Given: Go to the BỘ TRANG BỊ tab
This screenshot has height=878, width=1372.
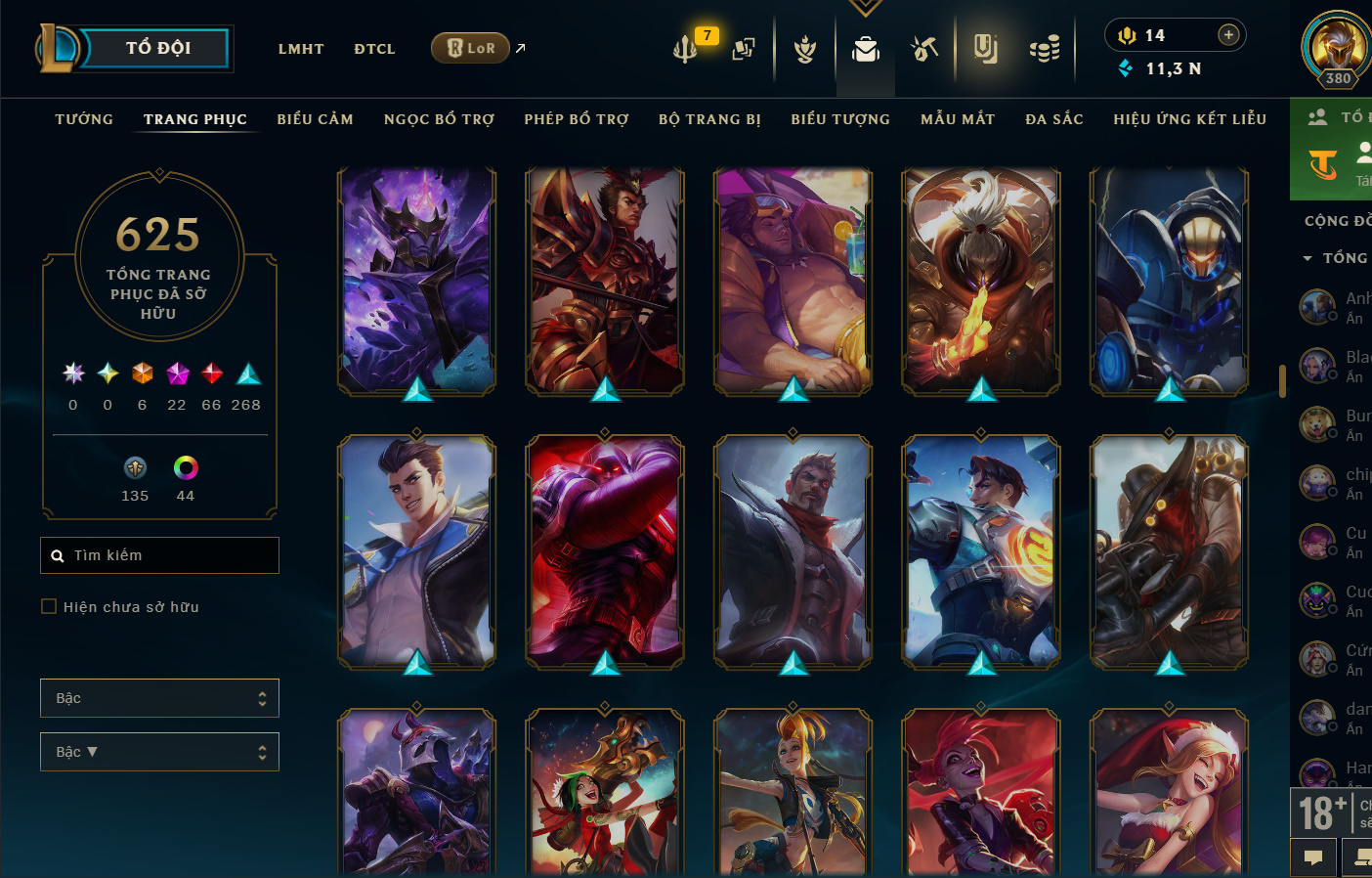Looking at the screenshot, I should coord(709,119).
